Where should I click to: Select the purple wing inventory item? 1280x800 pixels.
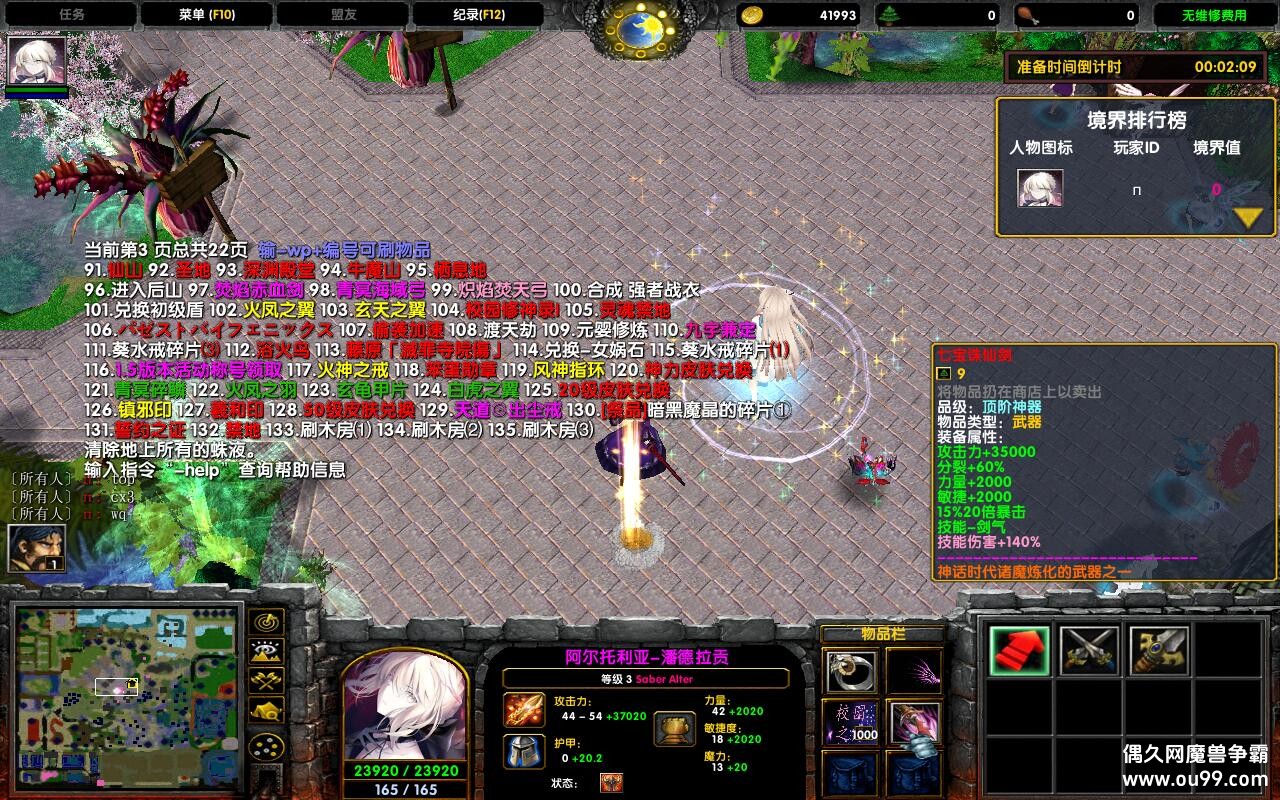913,672
